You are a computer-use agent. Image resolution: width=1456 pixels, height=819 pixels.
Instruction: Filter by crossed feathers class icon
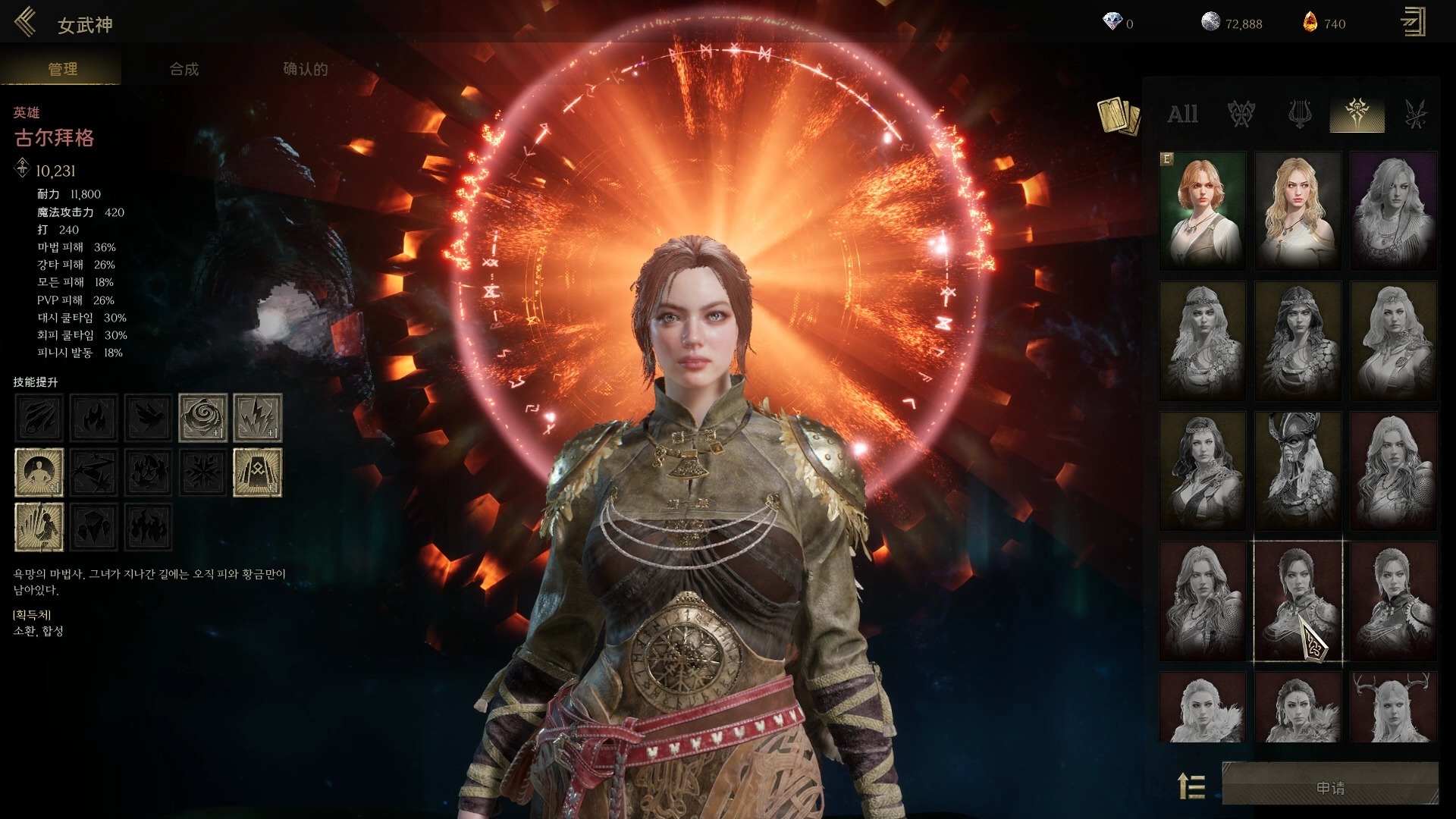point(1415,115)
